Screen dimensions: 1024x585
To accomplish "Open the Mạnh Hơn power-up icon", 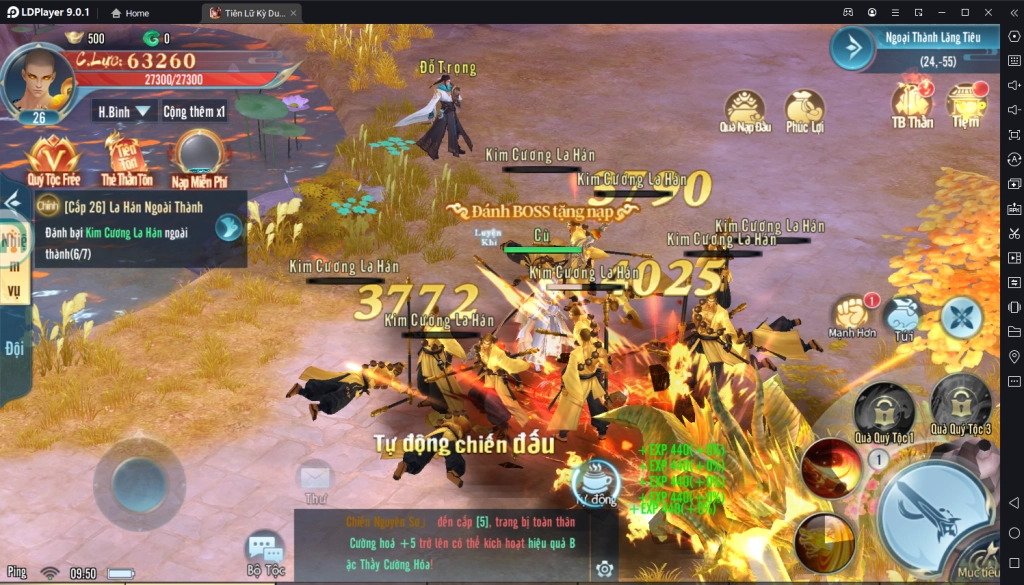I will [x=852, y=313].
